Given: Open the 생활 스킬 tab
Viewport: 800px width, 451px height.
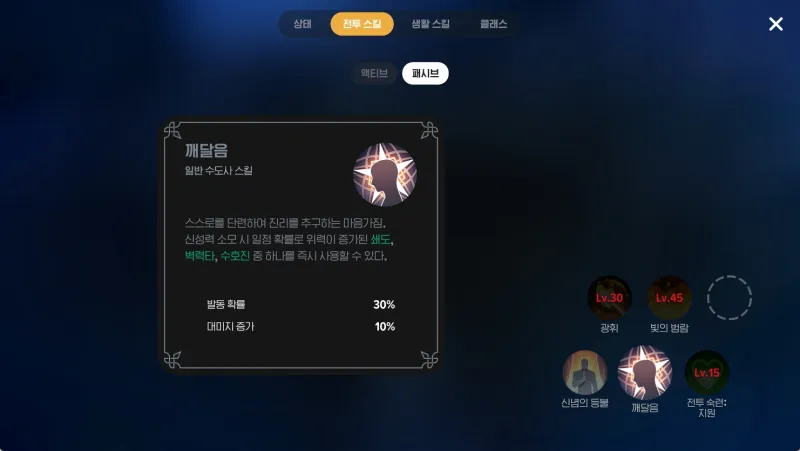Looking at the screenshot, I should click(431, 23).
